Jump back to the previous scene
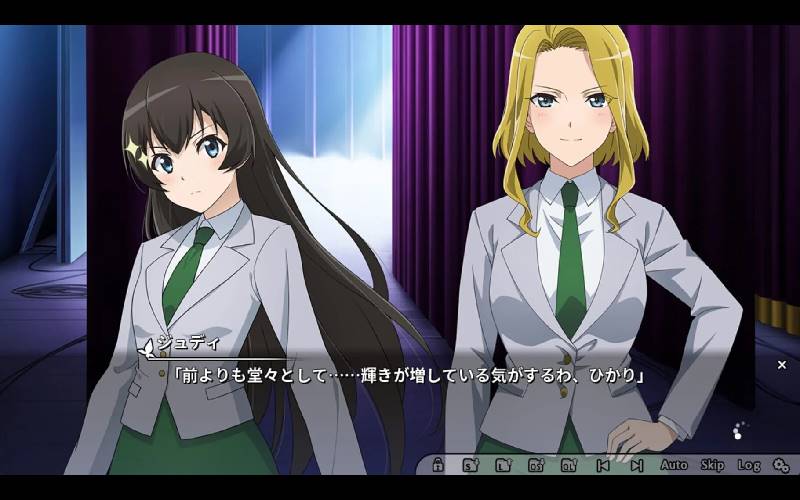This screenshot has height=500, width=800. [602, 465]
